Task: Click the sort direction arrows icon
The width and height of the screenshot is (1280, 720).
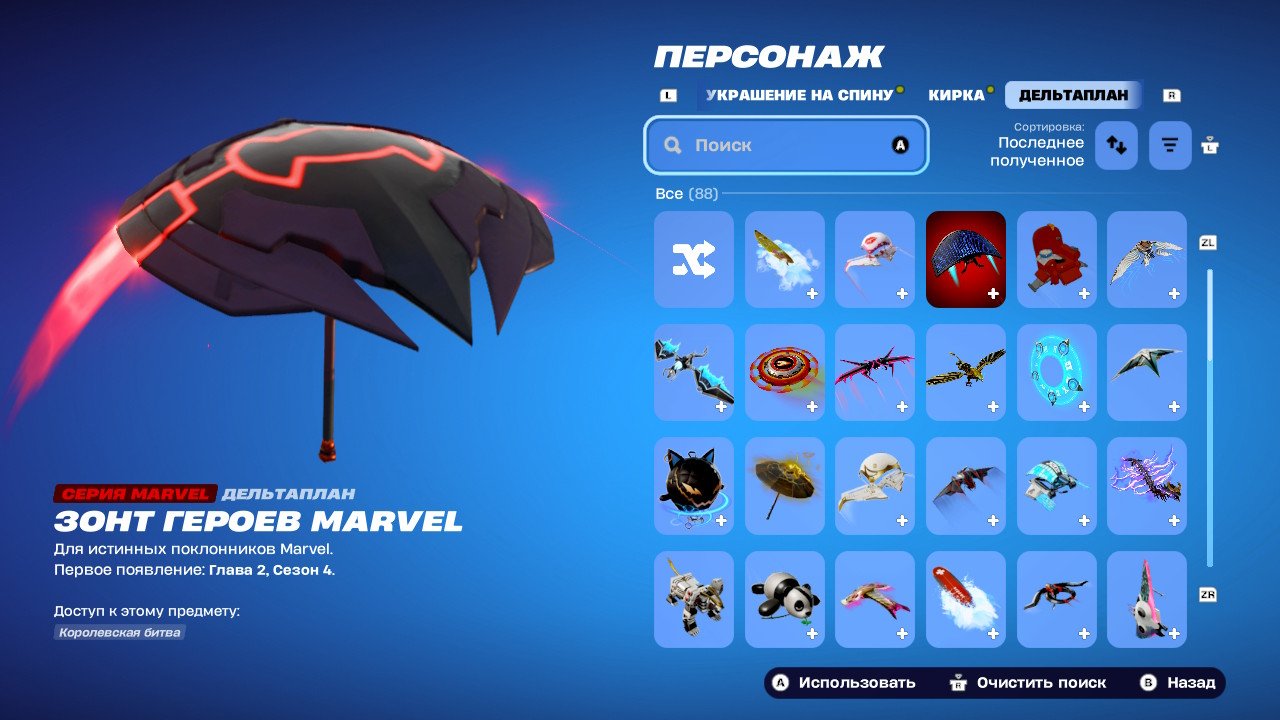Action: click(x=1116, y=144)
